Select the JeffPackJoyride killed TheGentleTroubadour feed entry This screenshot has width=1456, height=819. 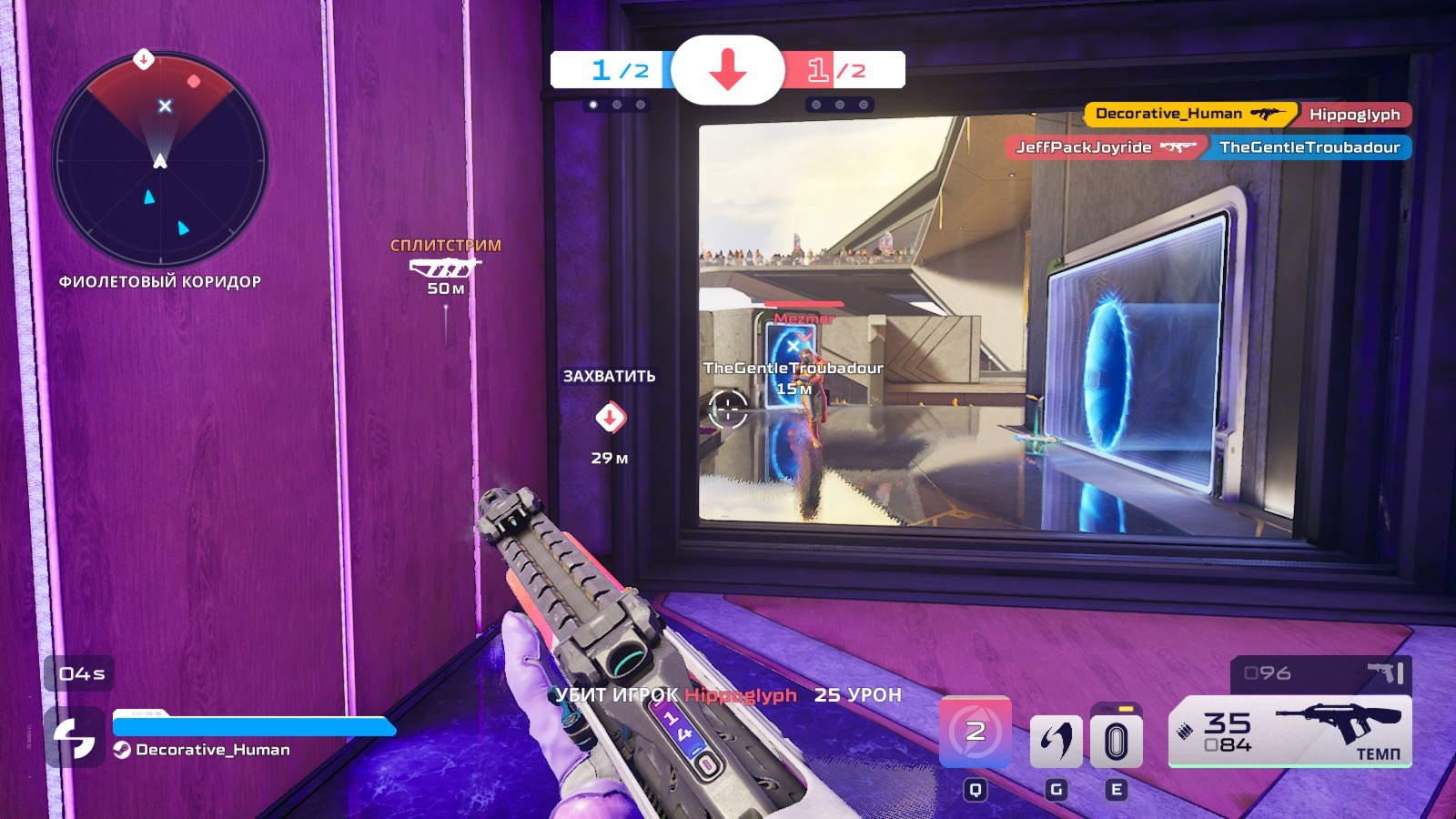1208,147
